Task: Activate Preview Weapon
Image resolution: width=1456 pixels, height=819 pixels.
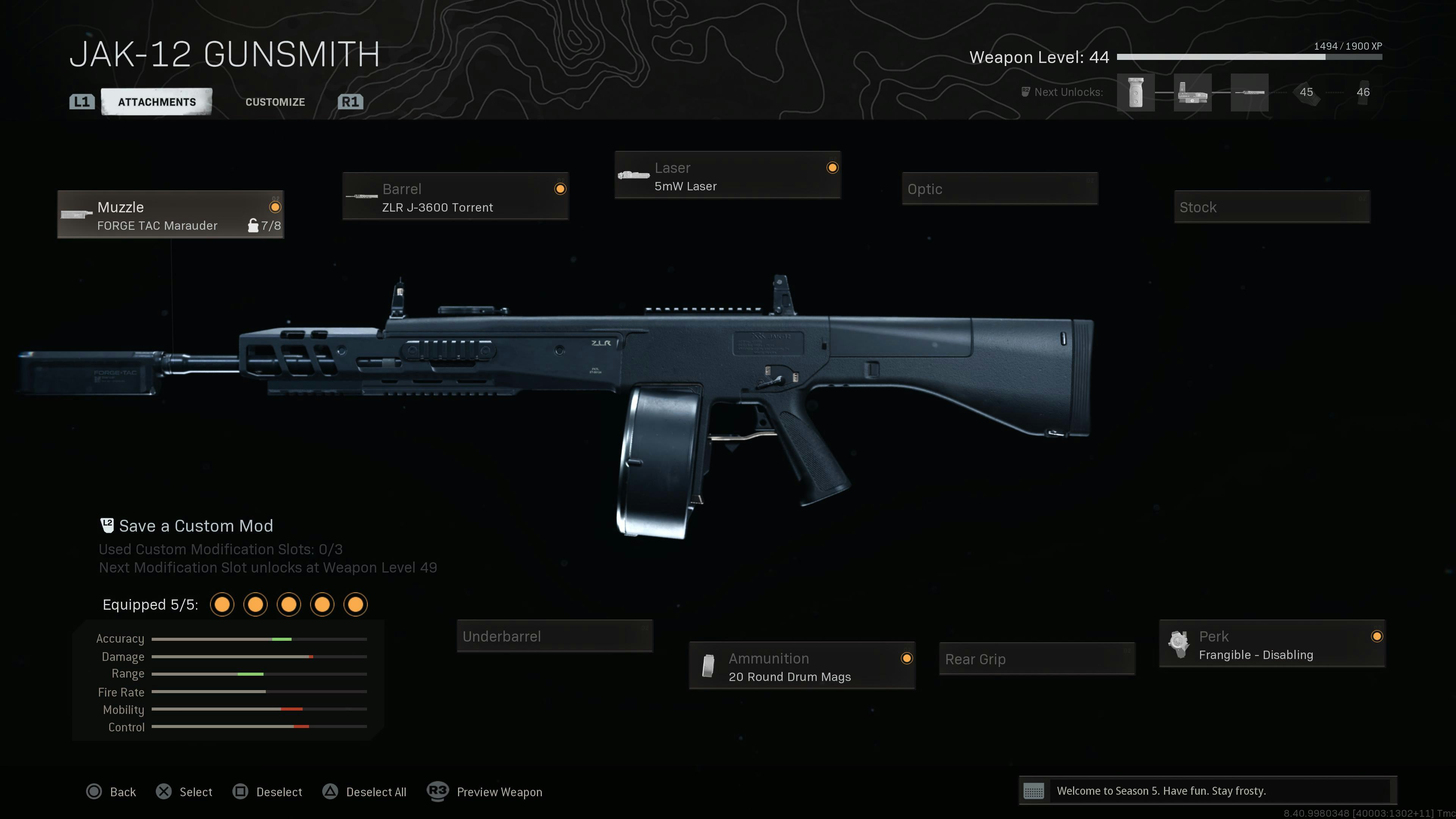Action: click(485, 792)
